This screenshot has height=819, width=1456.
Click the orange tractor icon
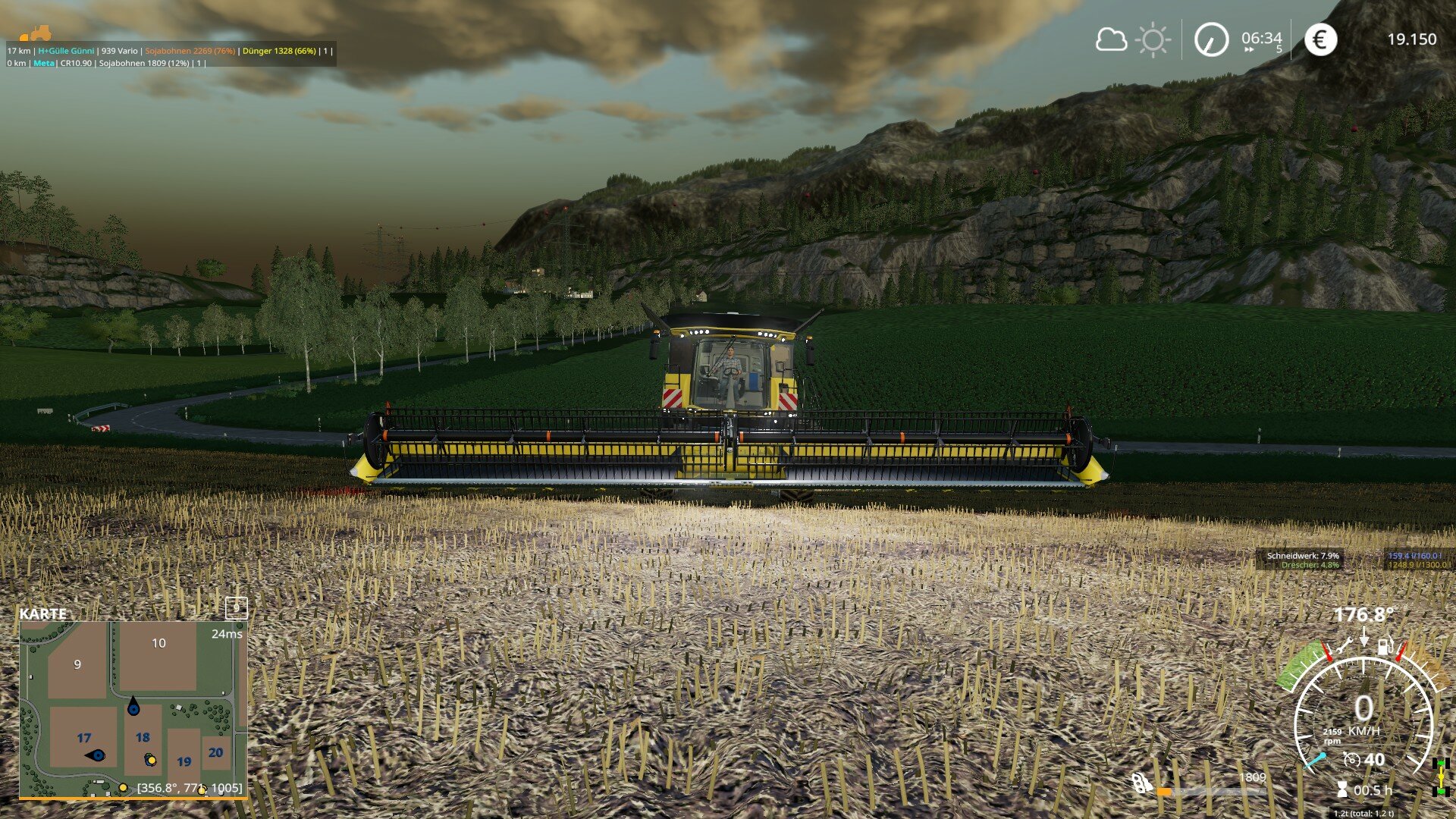coord(36,33)
